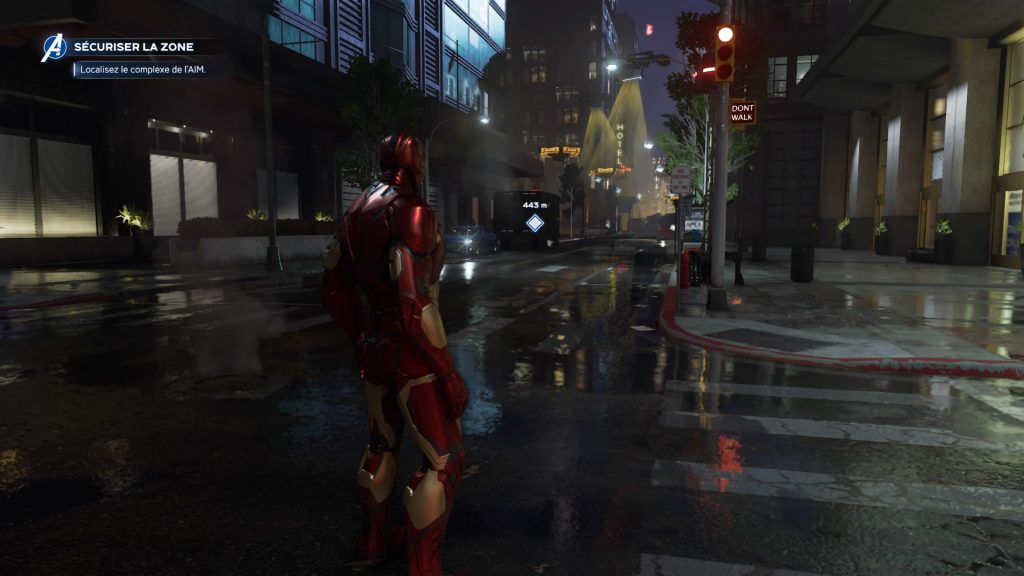
Task: Open the AIM complex objective tracker line
Action: click(144, 70)
